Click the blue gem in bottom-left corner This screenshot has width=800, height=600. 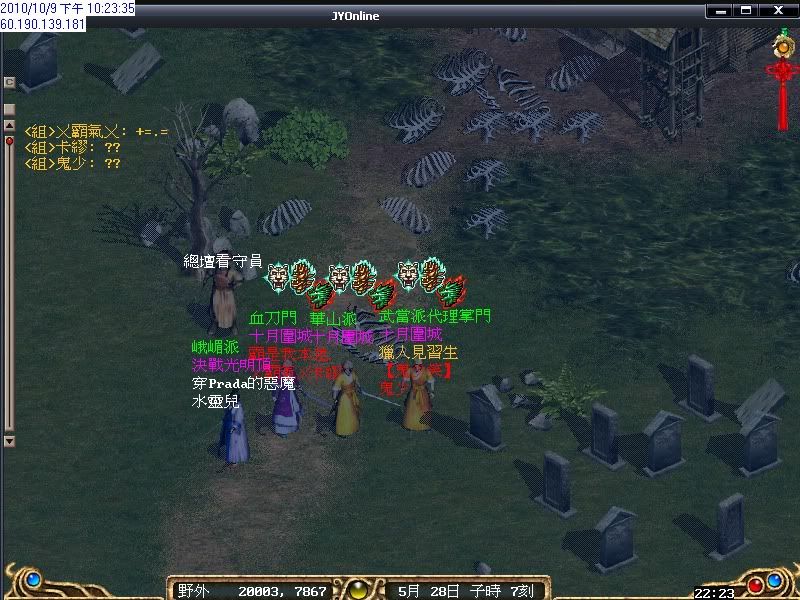[33, 580]
